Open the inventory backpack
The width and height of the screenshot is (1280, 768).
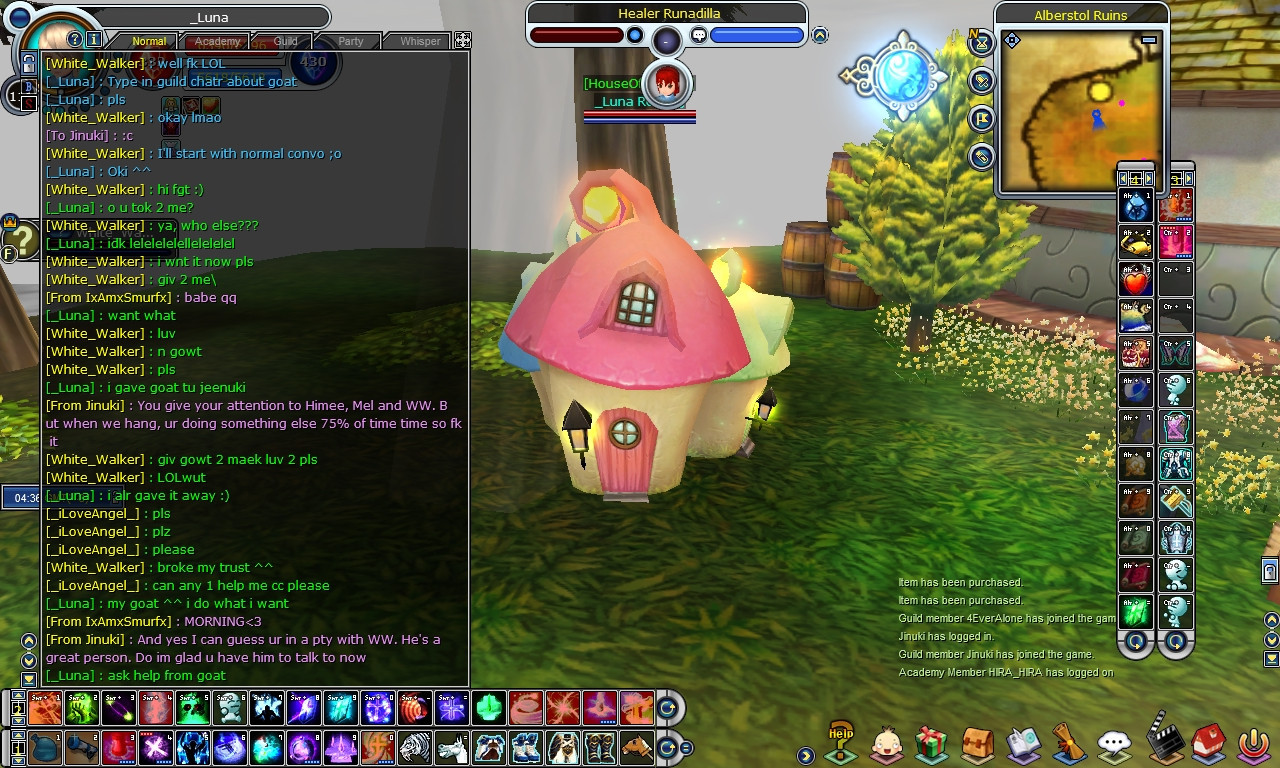[x=978, y=744]
